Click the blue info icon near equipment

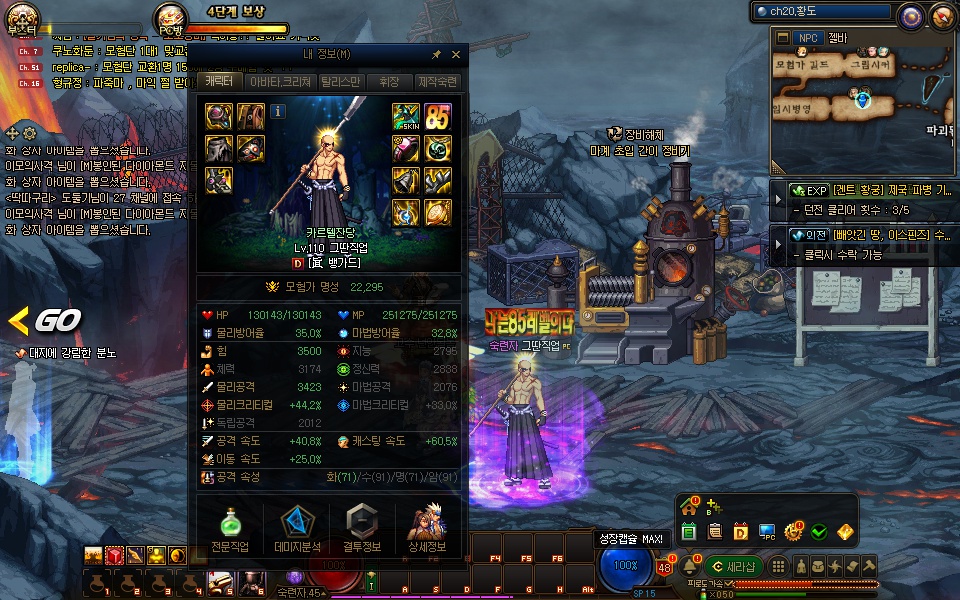[x=278, y=111]
